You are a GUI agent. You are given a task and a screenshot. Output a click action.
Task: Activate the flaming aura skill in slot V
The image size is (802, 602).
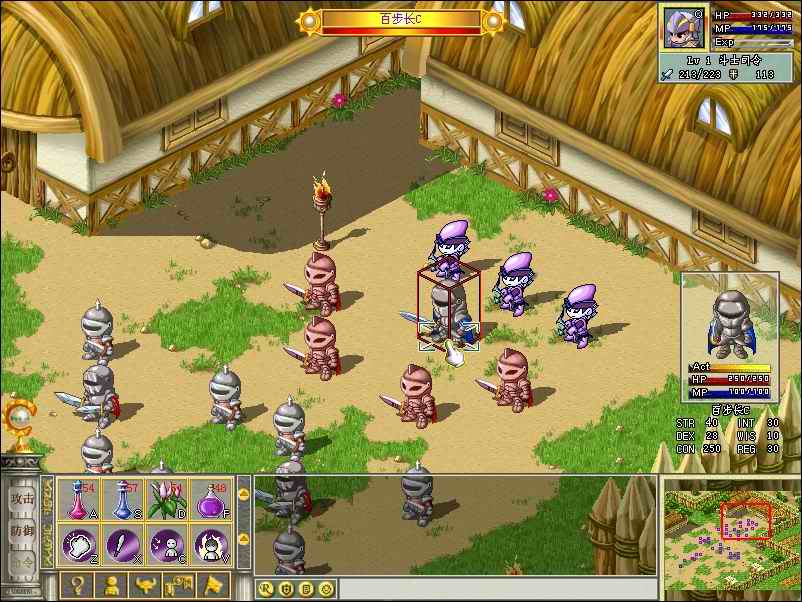click(x=210, y=546)
